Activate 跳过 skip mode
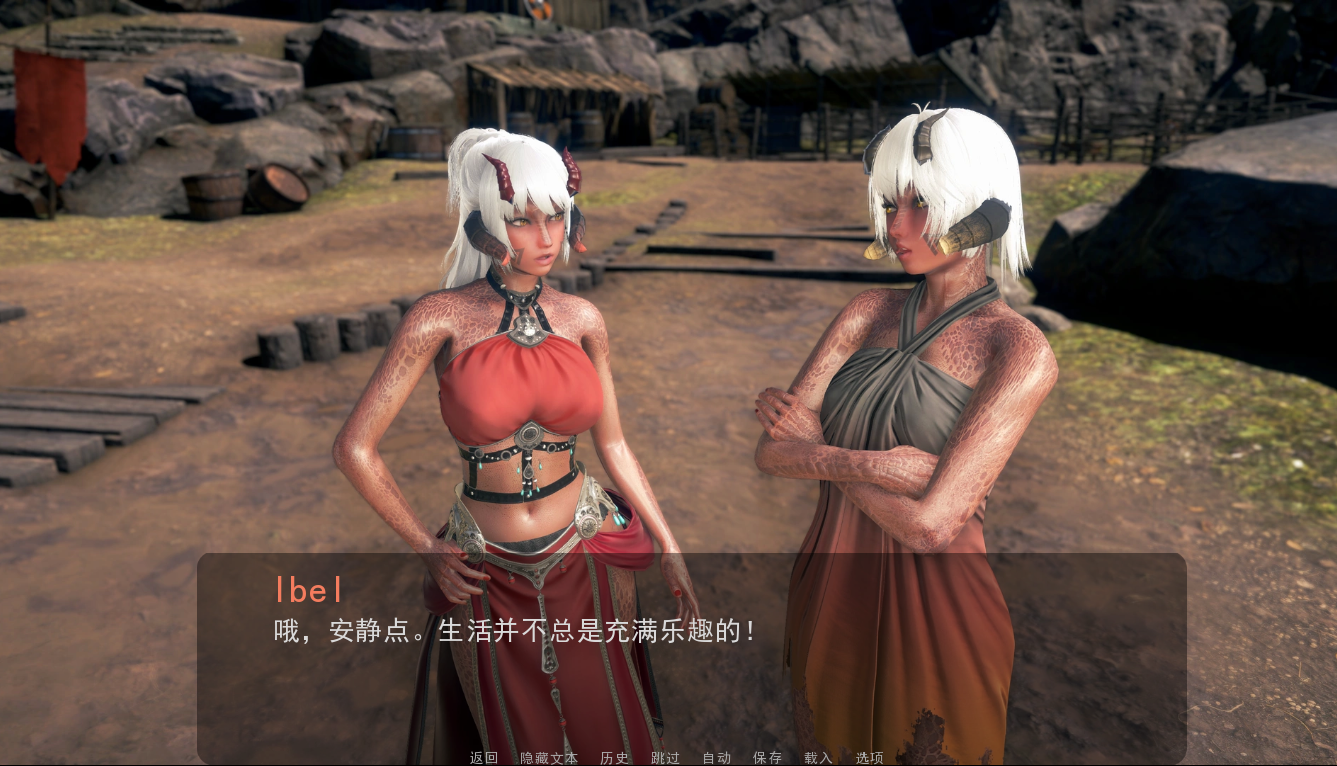The image size is (1337, 766). click(665, 758)
